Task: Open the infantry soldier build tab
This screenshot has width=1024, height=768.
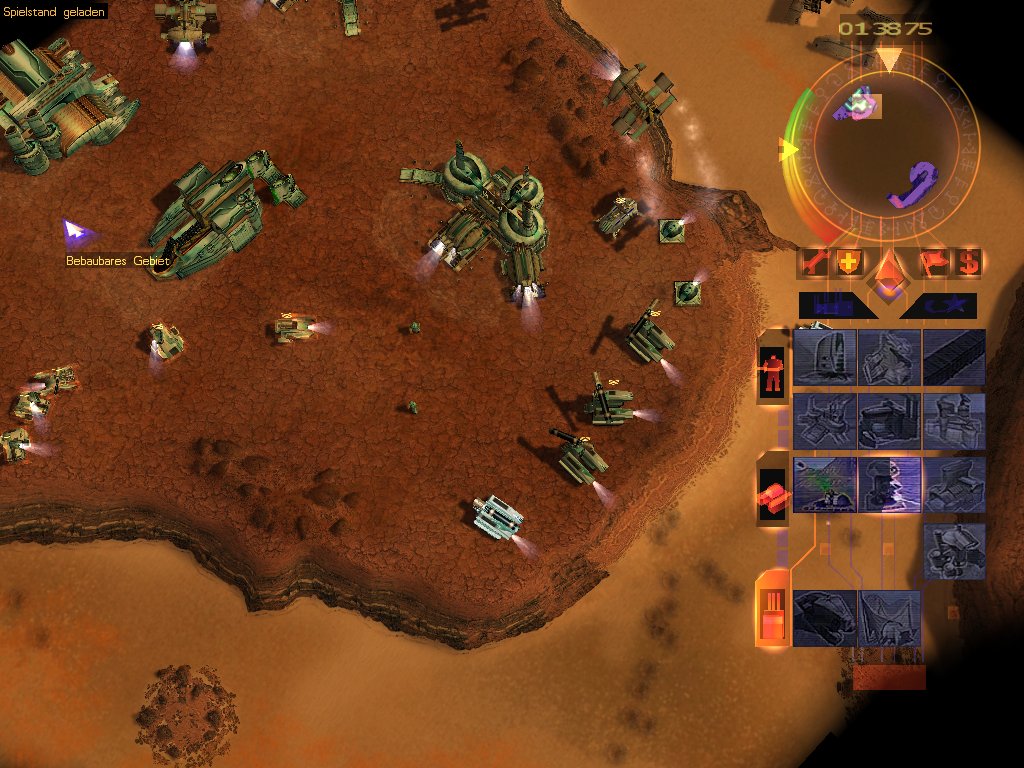Action: (771, 373)
